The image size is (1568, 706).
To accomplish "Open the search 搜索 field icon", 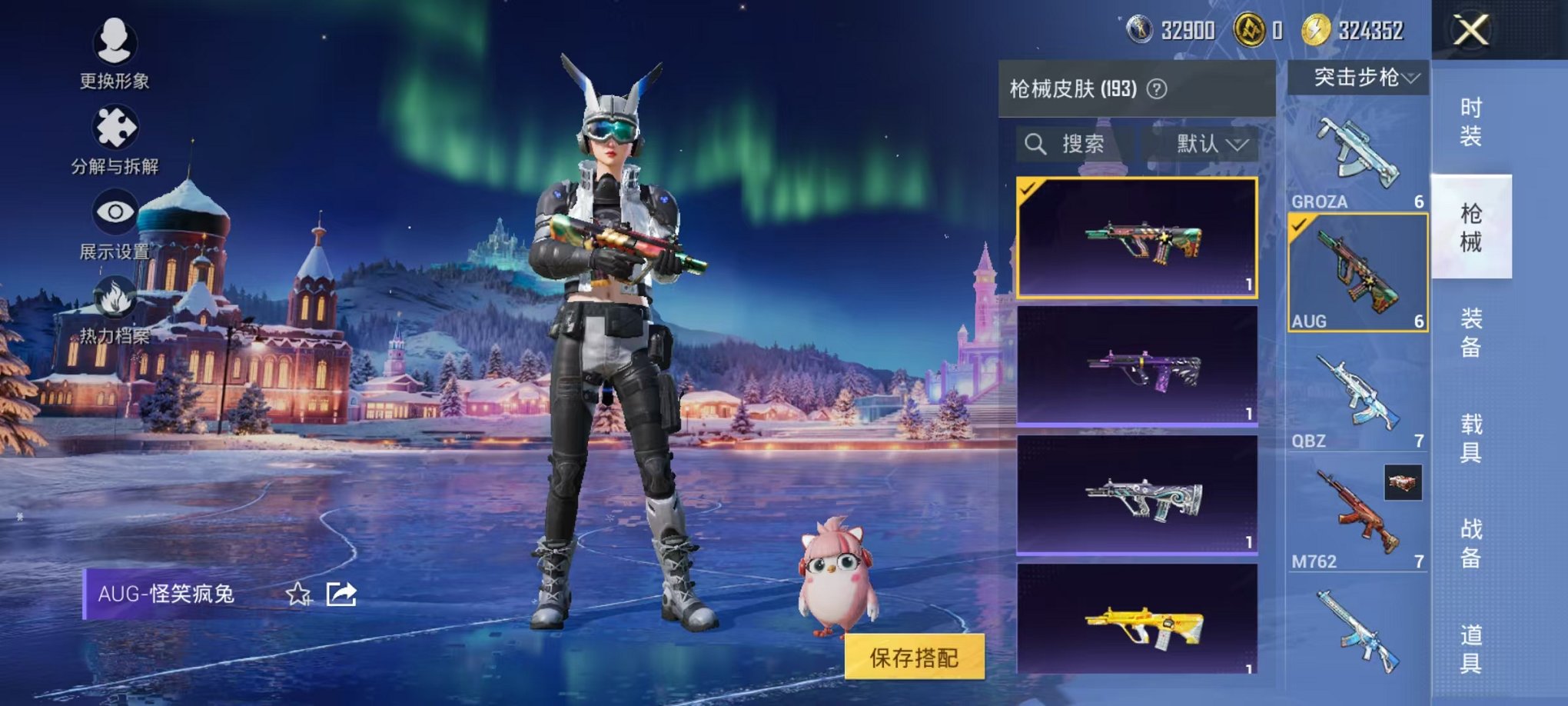I will (x=1034, y=145).
